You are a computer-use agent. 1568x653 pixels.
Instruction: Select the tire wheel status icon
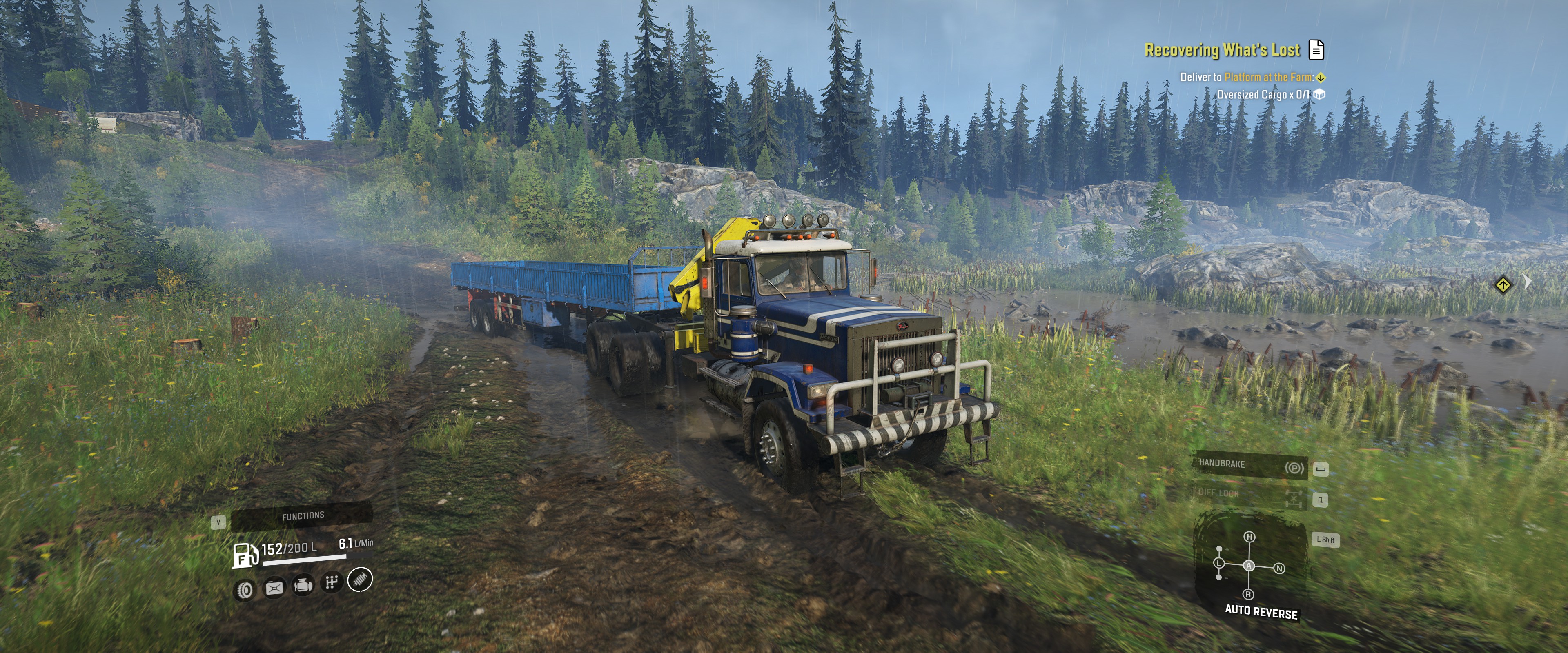point(245,590)
